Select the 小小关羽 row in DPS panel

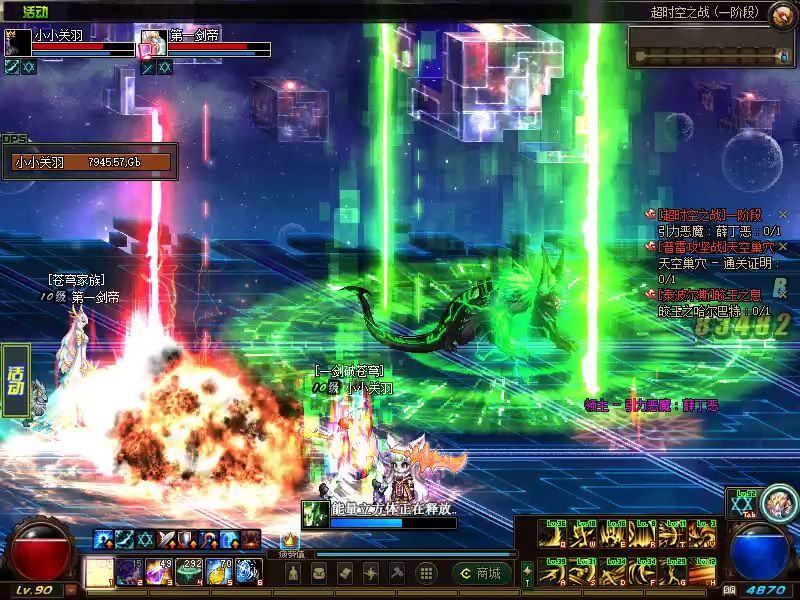pos(90,162)
